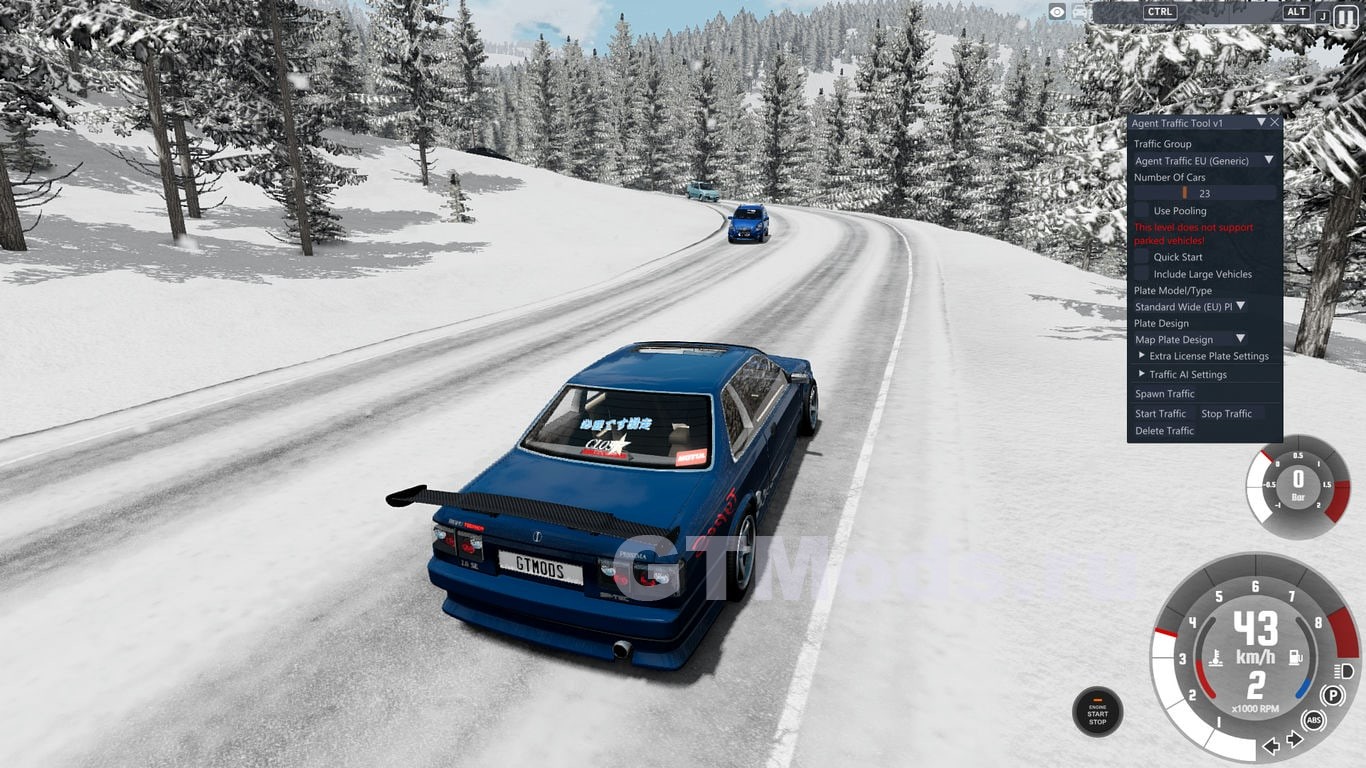
Task: Enable the Use Pooling checkbox
Action: click(x=1142, y=211)
